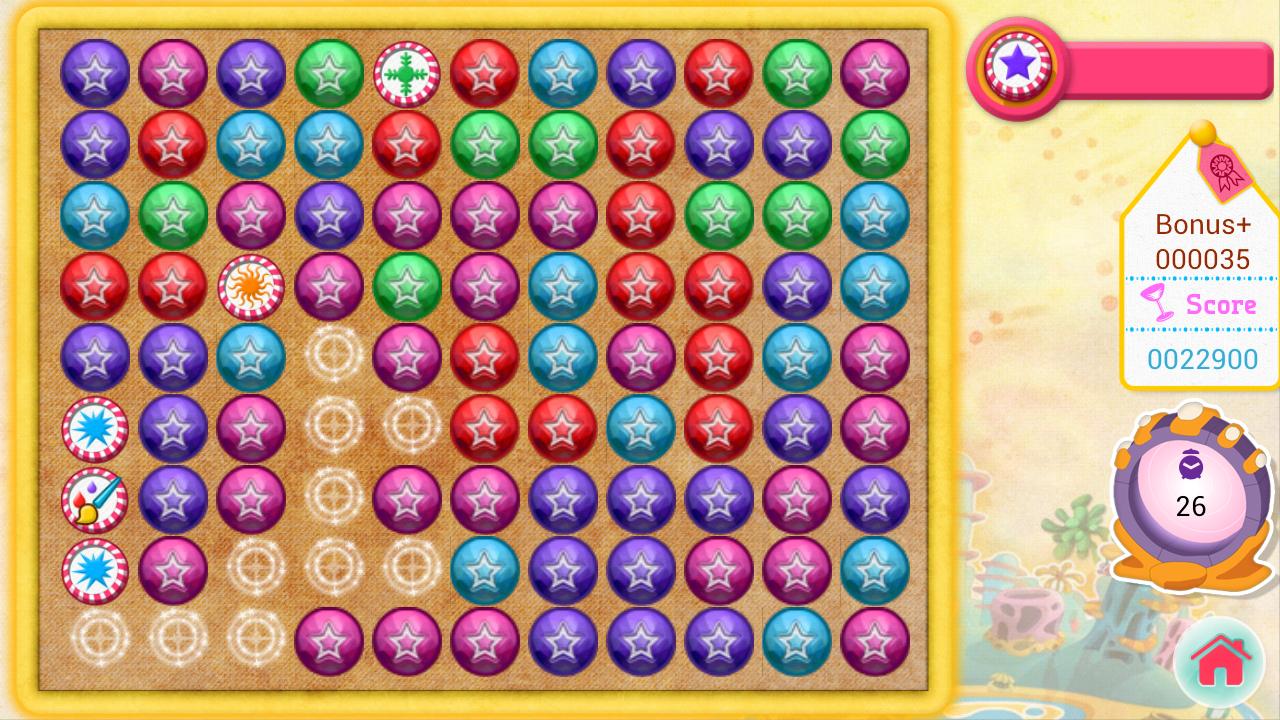
Task: Click the purple star bubble in the top-left corner
Action: coord(95,71)
